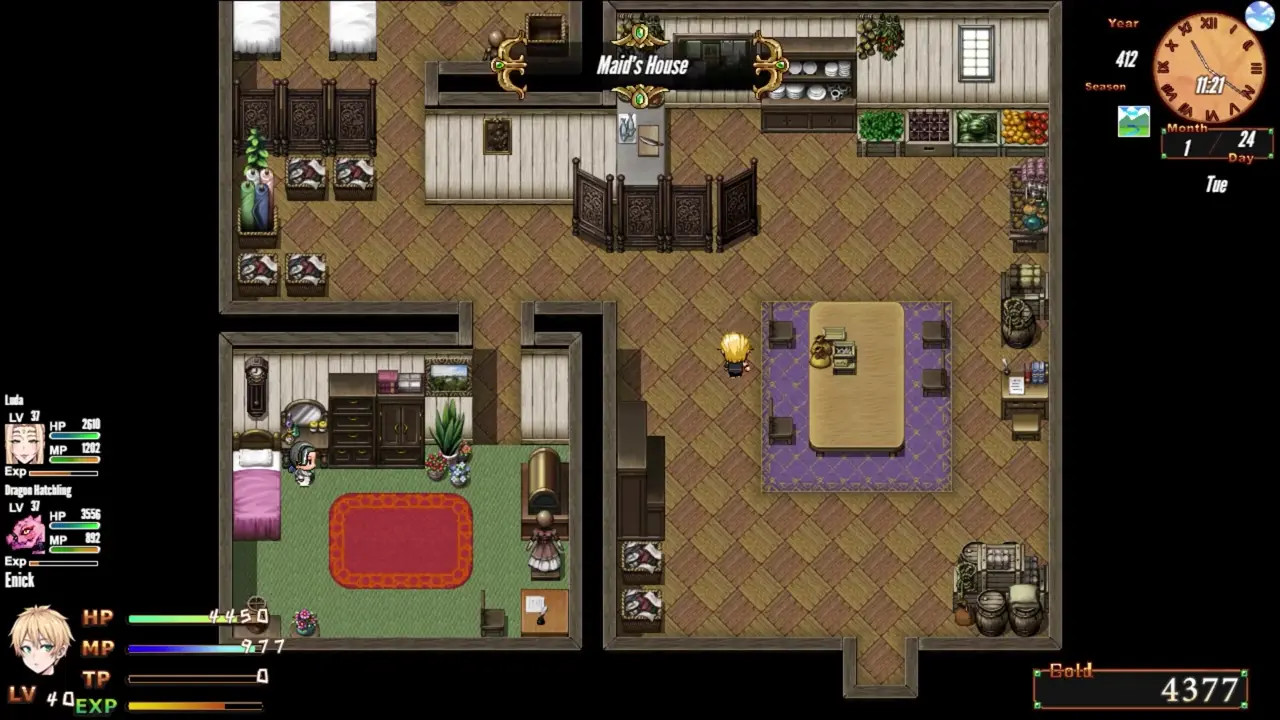Viewport: 1280px width, 720px height.
Task: Select Luda's party portrait
Action: click(25, 442)
